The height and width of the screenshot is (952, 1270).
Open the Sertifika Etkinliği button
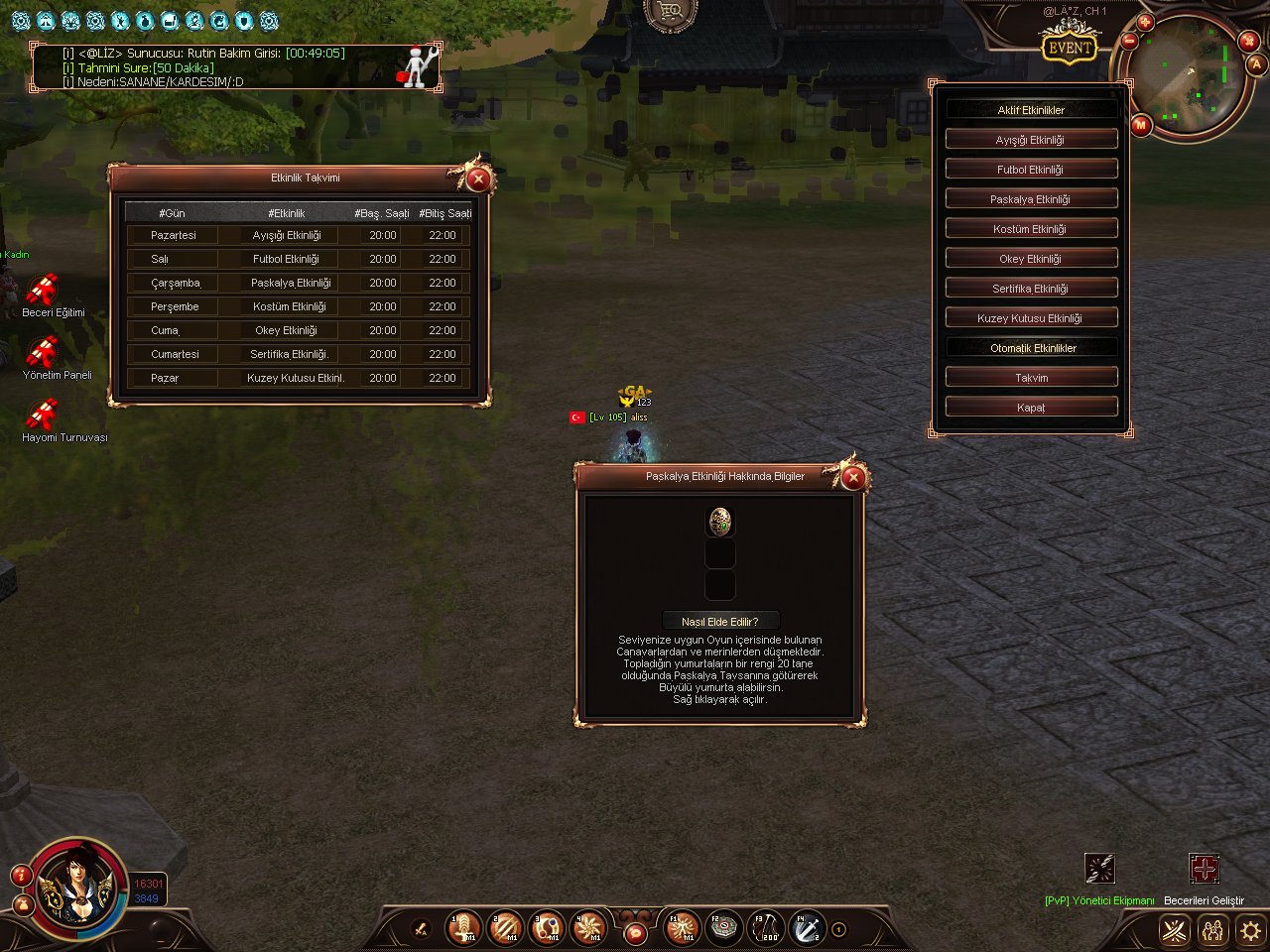(x=1031, y=289)
